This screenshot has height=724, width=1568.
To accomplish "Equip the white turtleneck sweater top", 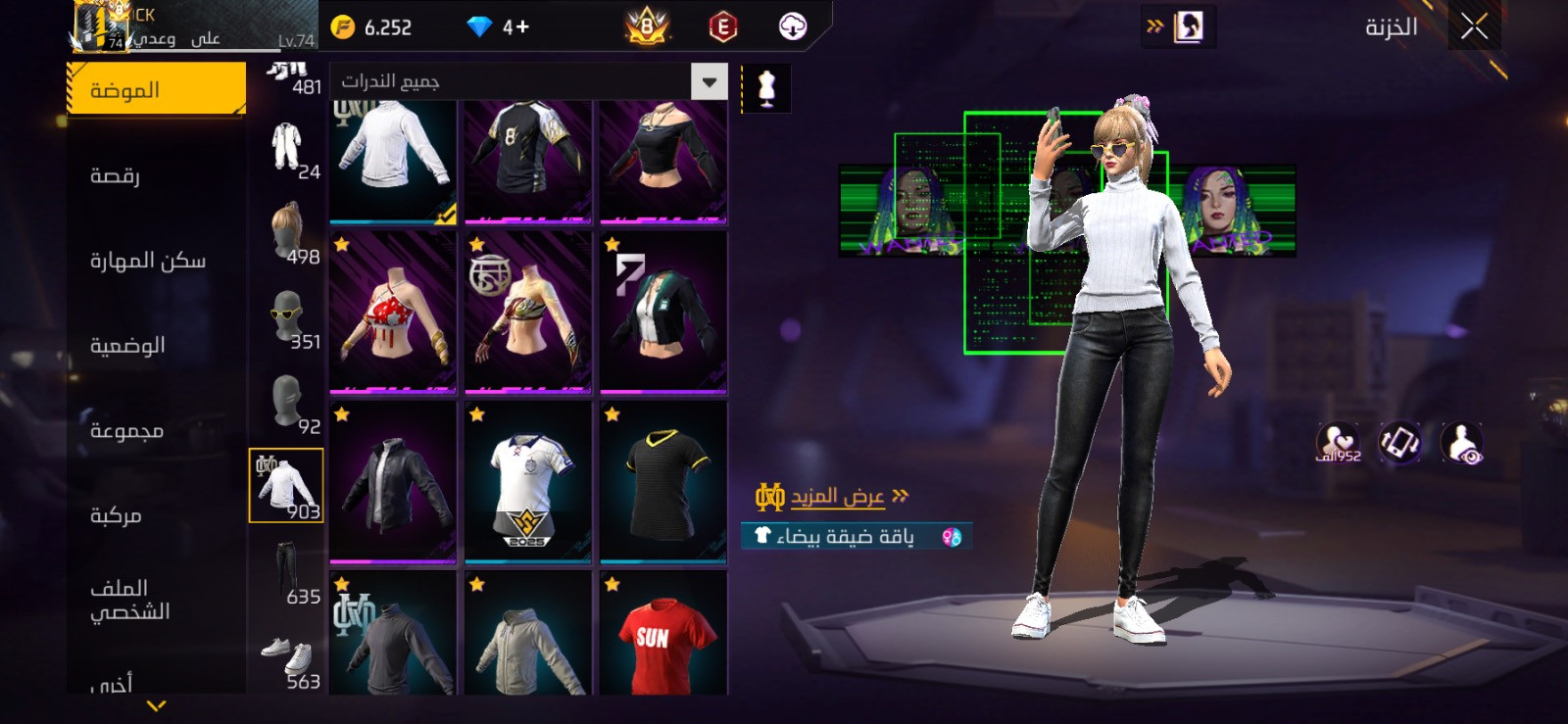I will point(393,157).
